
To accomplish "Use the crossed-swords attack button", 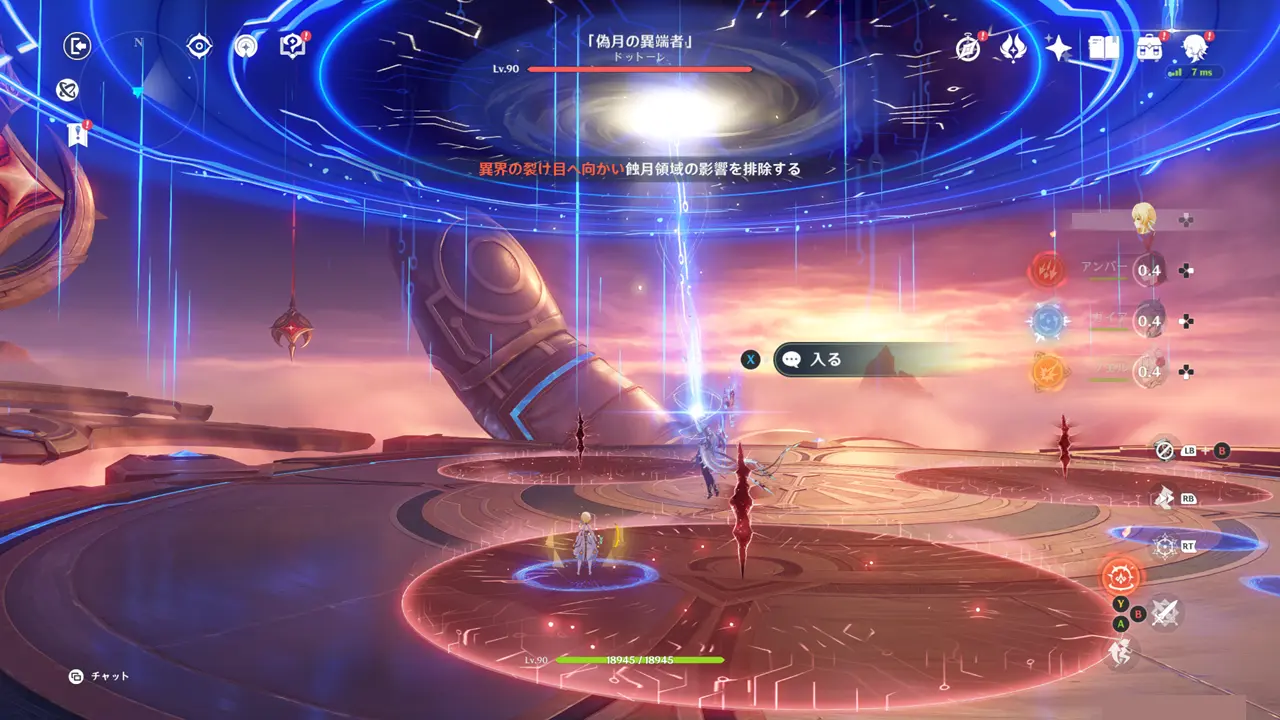I will click(x=1163, y=612).
